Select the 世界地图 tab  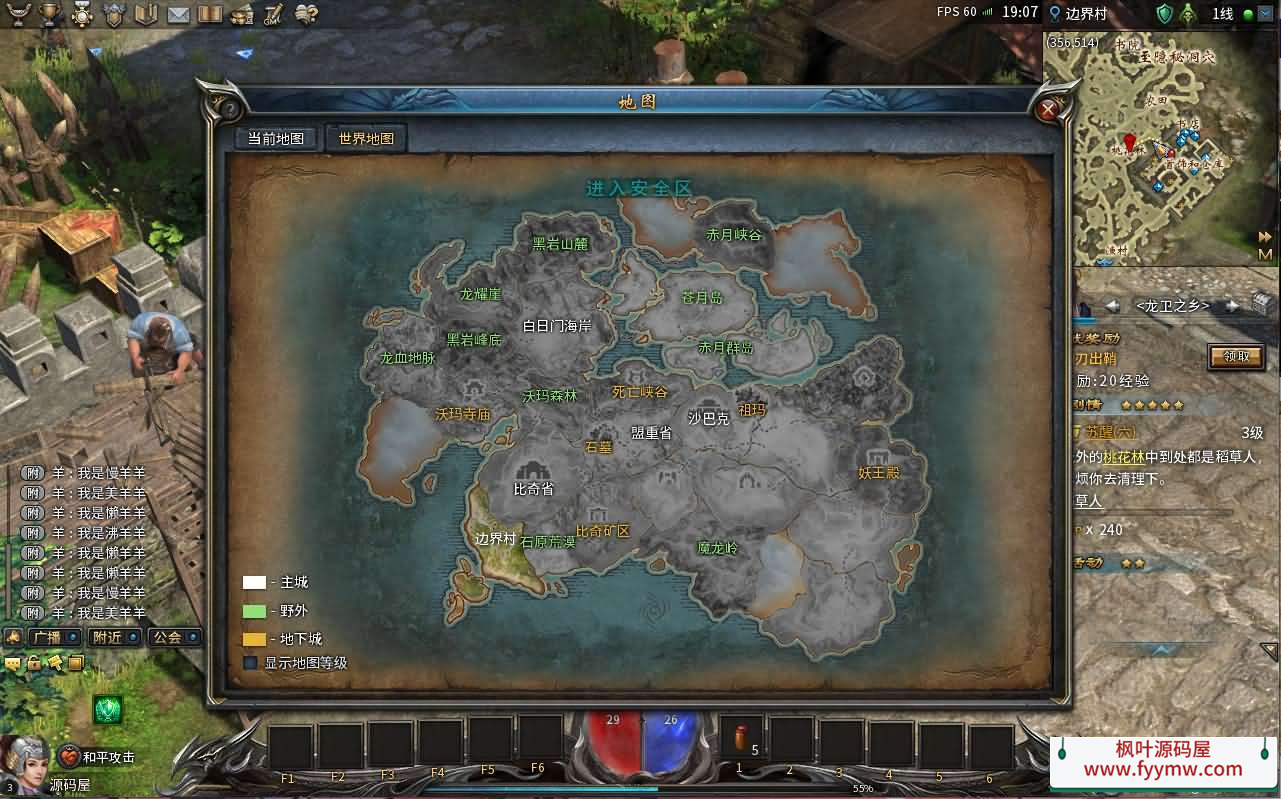coord(366,139)
